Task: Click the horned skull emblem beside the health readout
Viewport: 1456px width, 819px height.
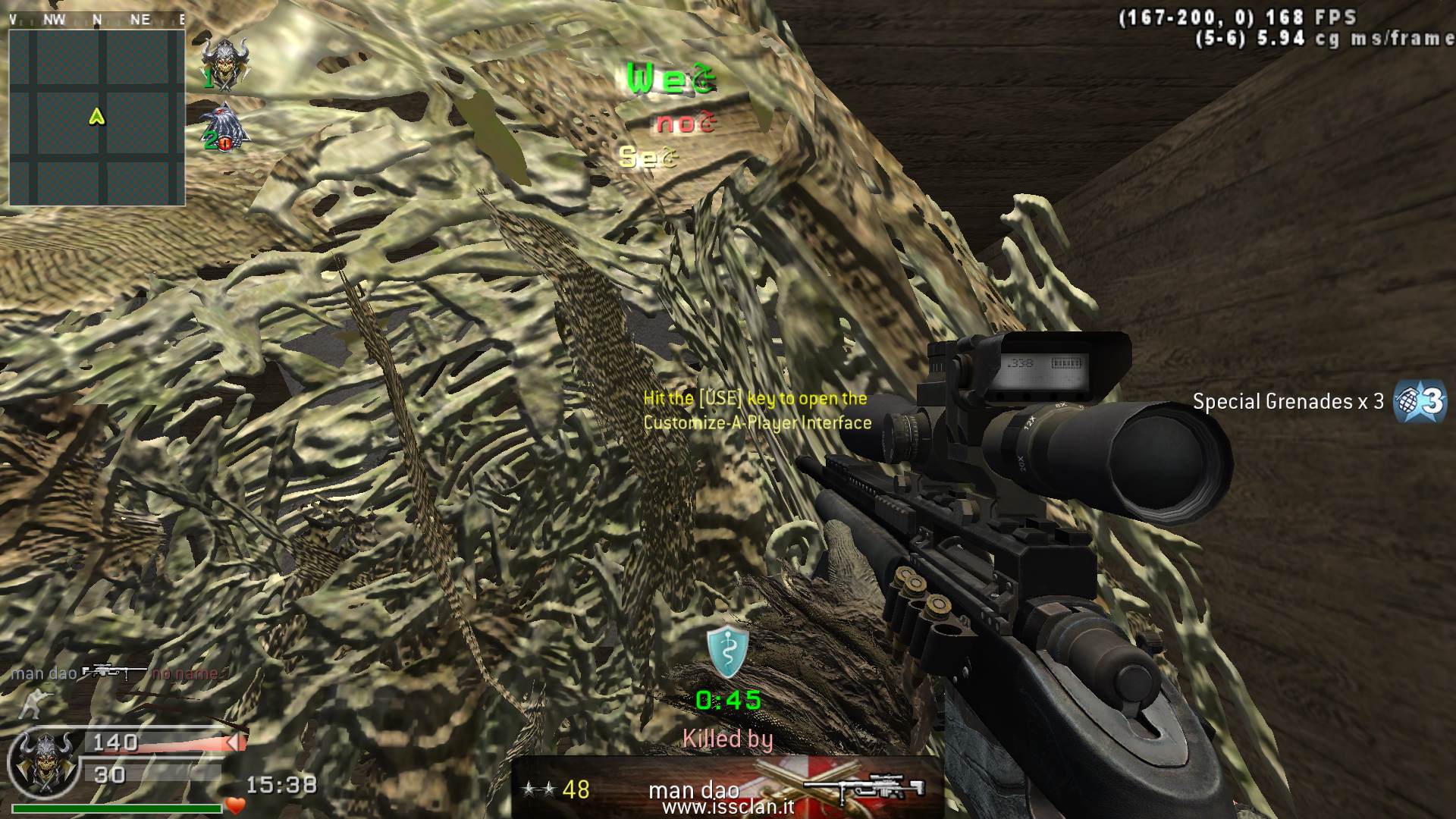Action: [x=45, y=762]
